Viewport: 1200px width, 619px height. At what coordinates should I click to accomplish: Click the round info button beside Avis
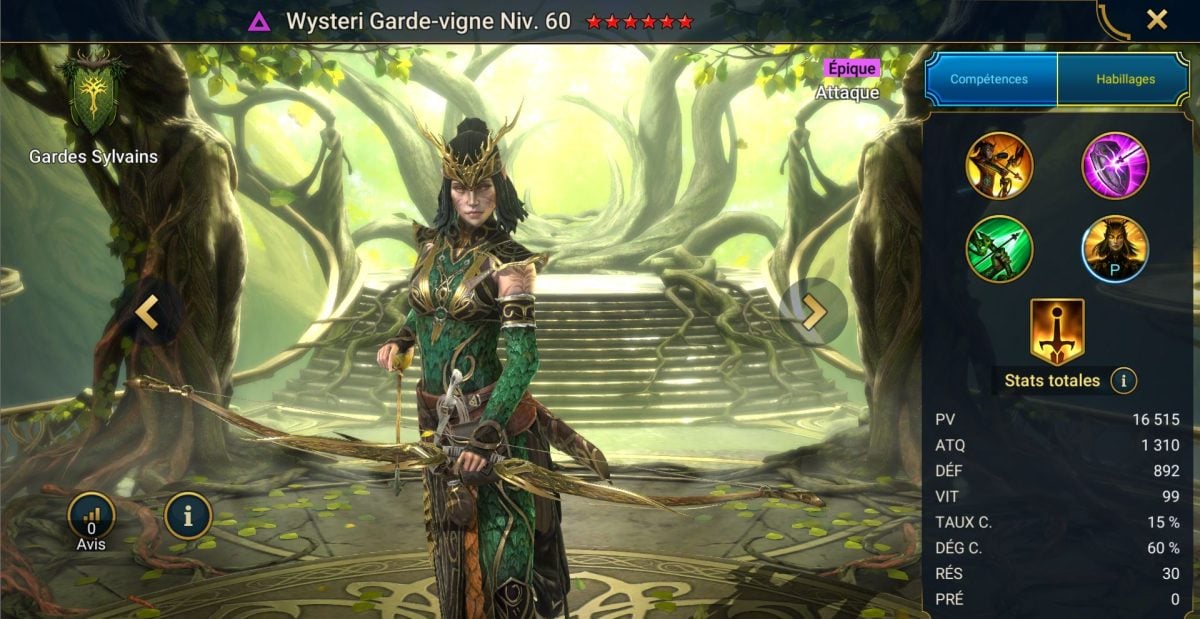coord(188,516)
